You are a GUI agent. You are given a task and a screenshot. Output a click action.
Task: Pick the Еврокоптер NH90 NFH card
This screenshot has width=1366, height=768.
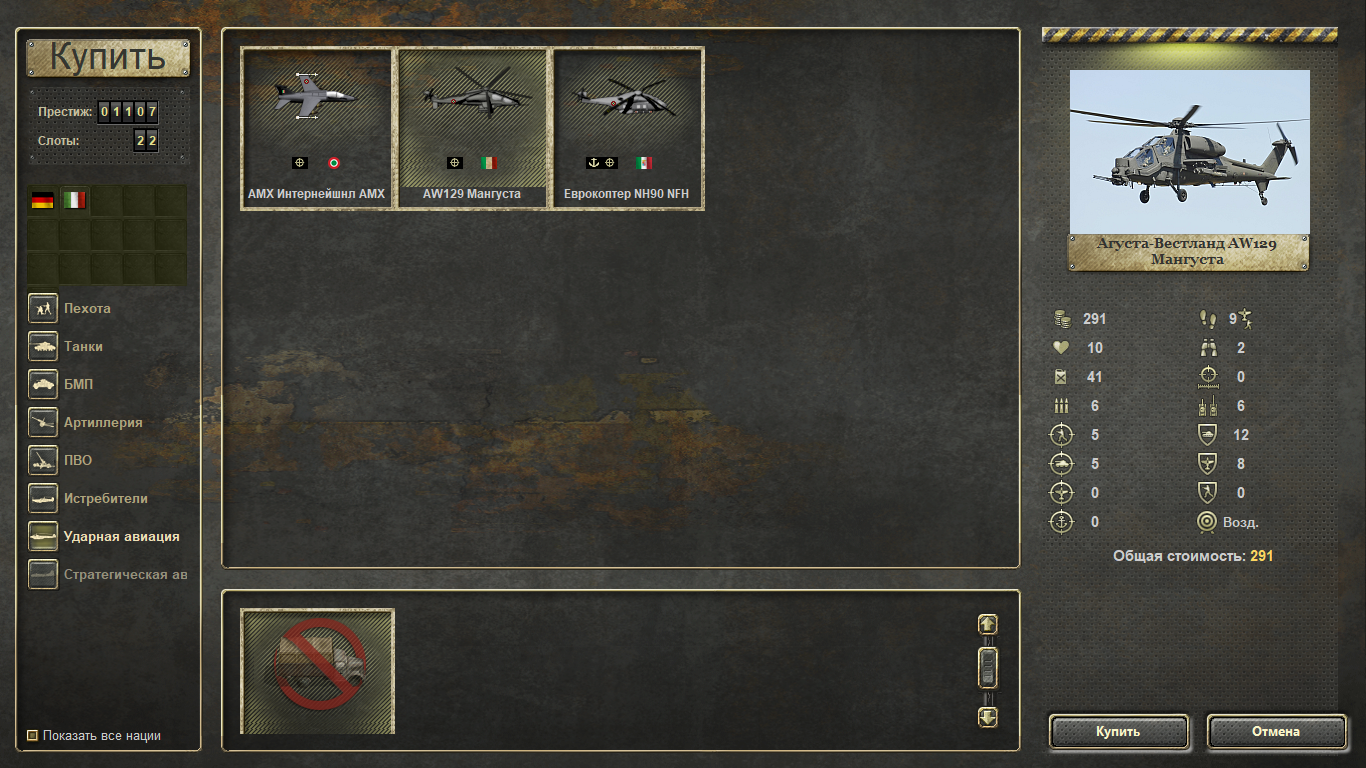628,128
